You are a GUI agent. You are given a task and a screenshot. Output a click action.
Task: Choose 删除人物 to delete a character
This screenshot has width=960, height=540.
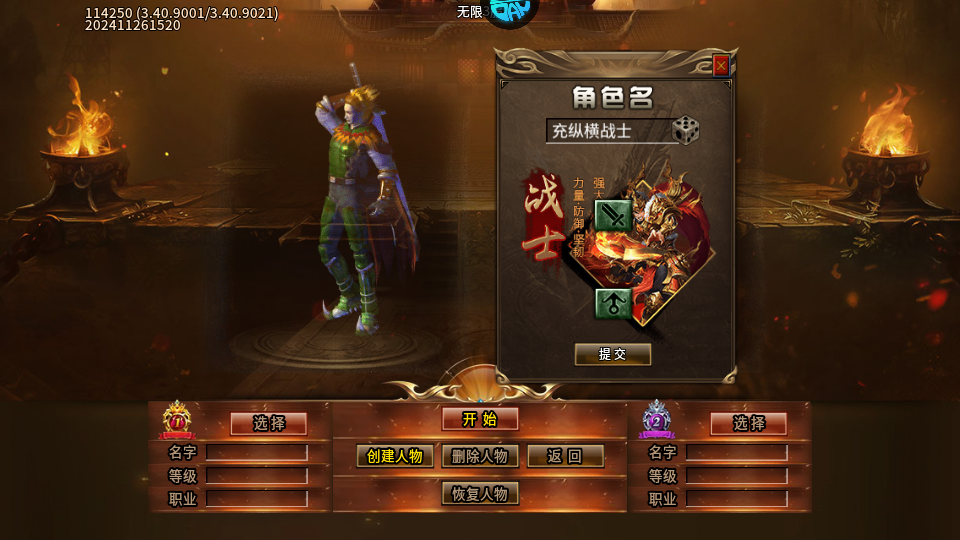coord(480,456)
